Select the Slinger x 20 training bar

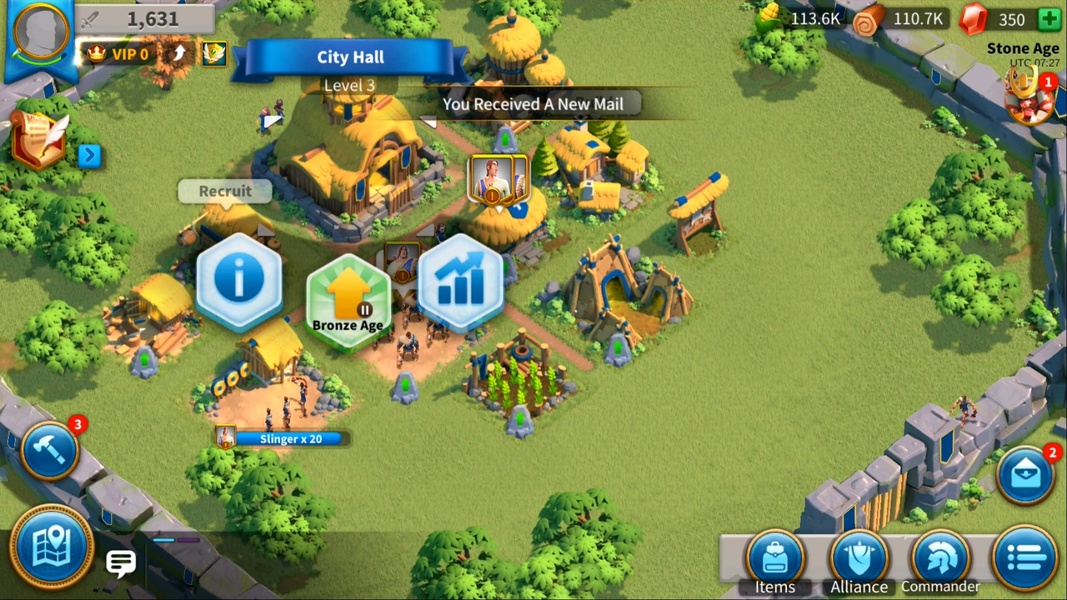pos(283,438)
